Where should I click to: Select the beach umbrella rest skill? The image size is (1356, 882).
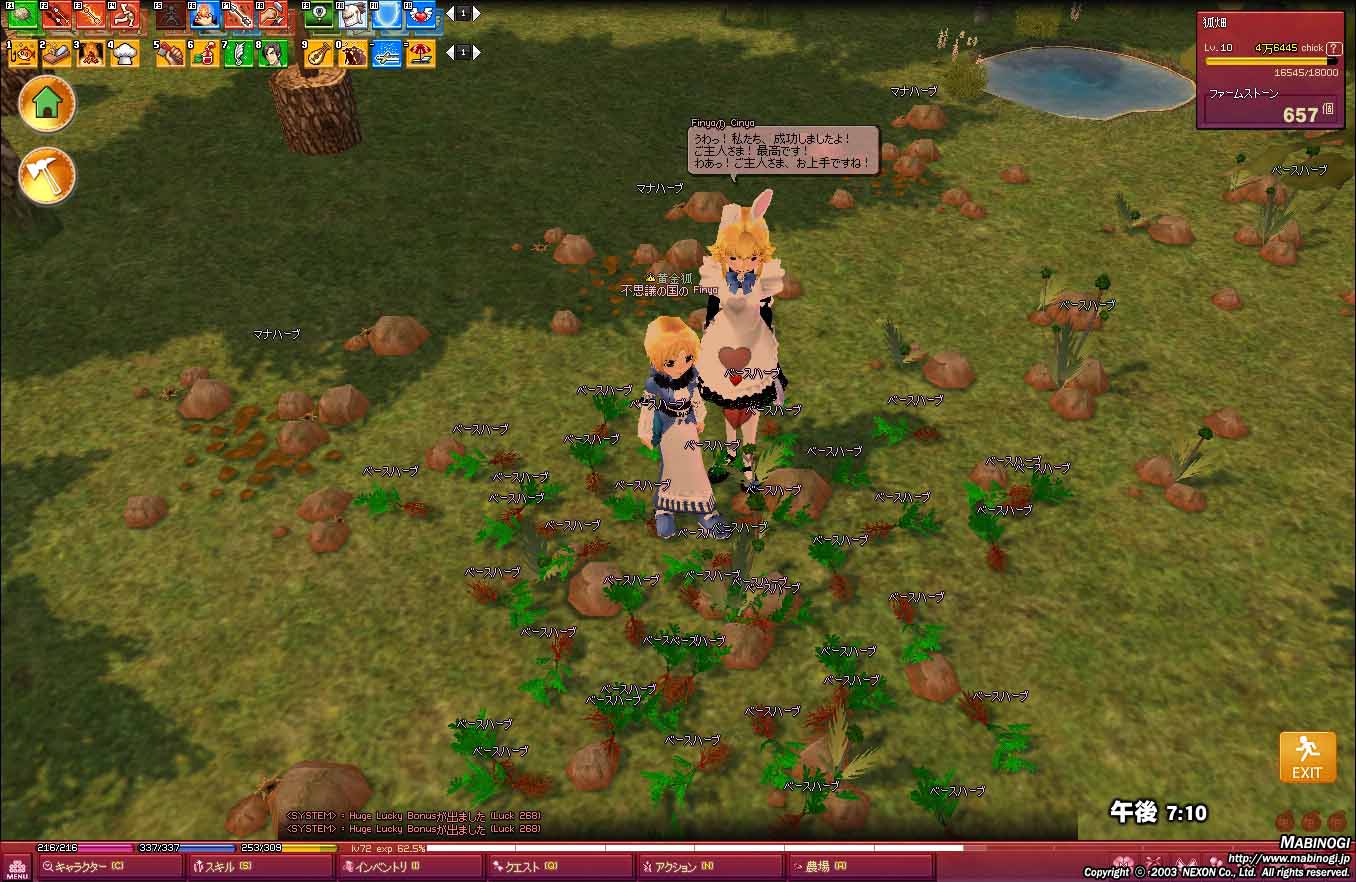pos(421,53)
